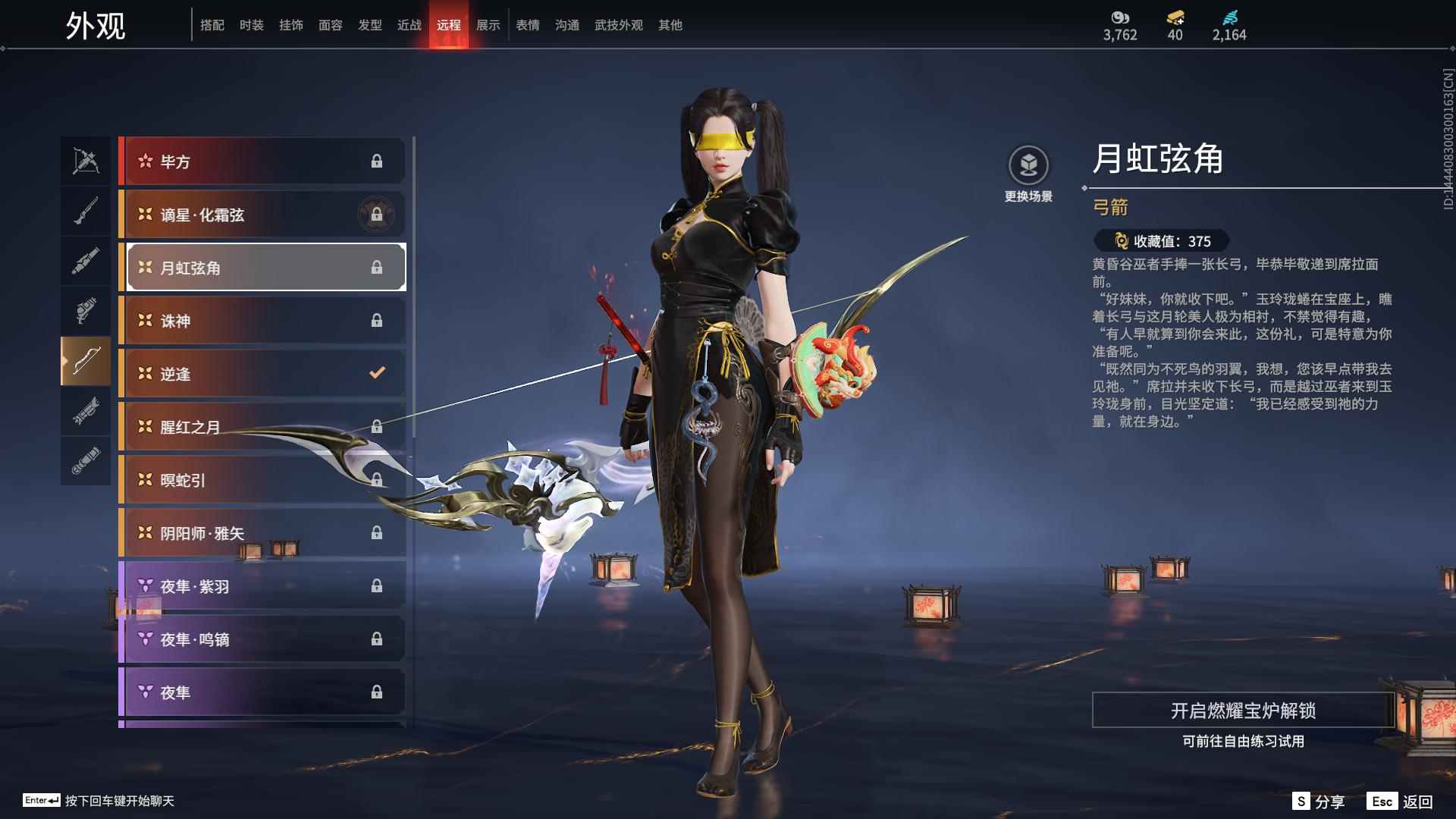Click the ornate lock badge on 谪星·化霜弦

[378, 215]
